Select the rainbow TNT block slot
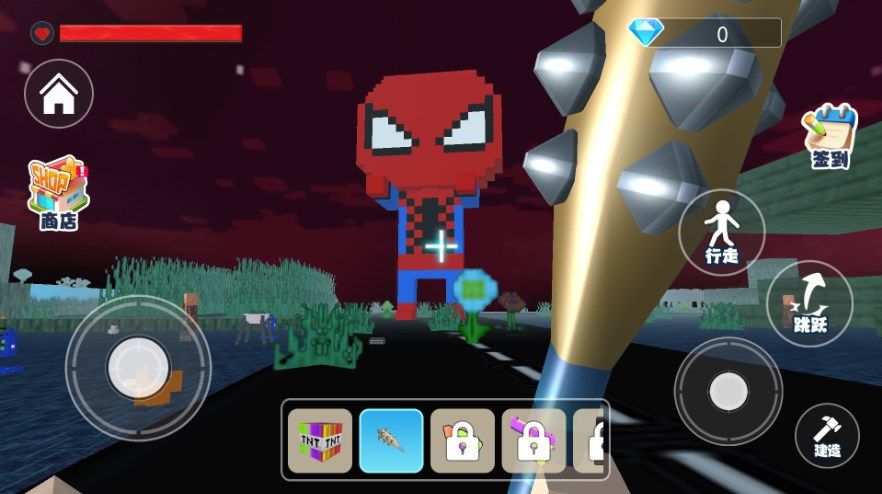The image size is (882, 494). [x=320, y=440]
